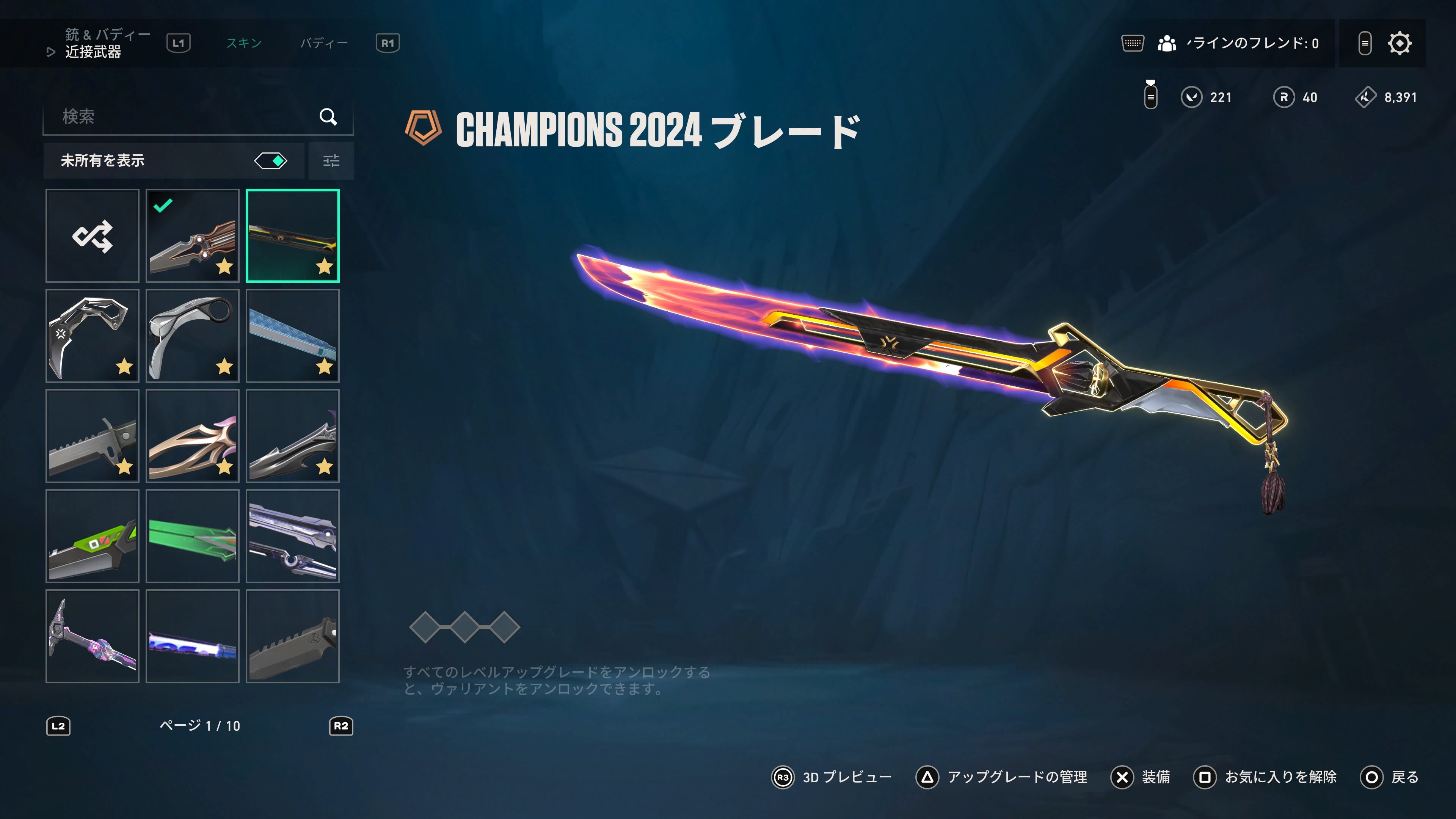Switch to the スキン tab

pyautogui.click(x=243, y=43)
